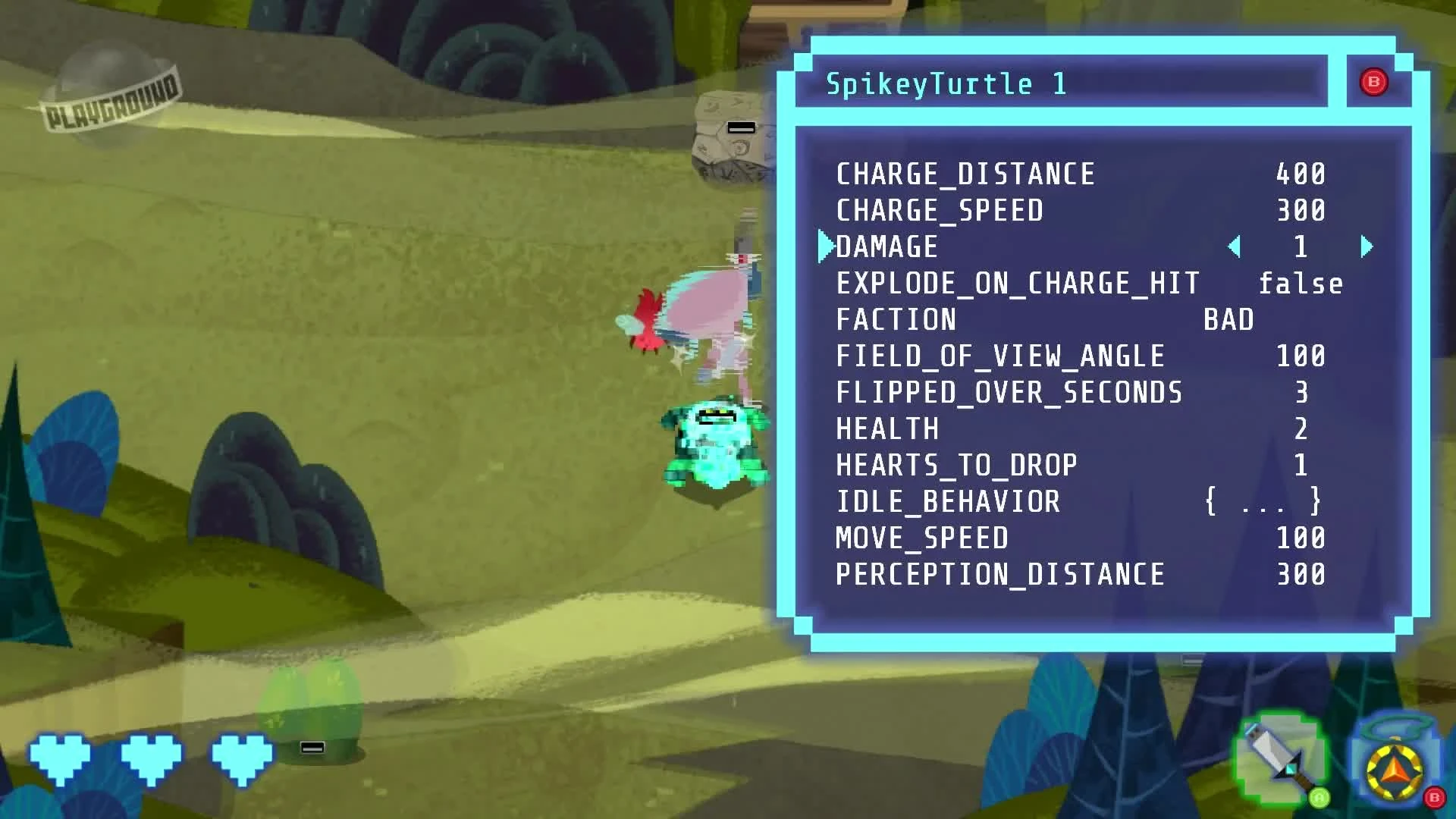This screenshot has width=1456, height=819.
Task: Click the SpikeyTurtle 1 title bar
Action: tap(1062, 83)
